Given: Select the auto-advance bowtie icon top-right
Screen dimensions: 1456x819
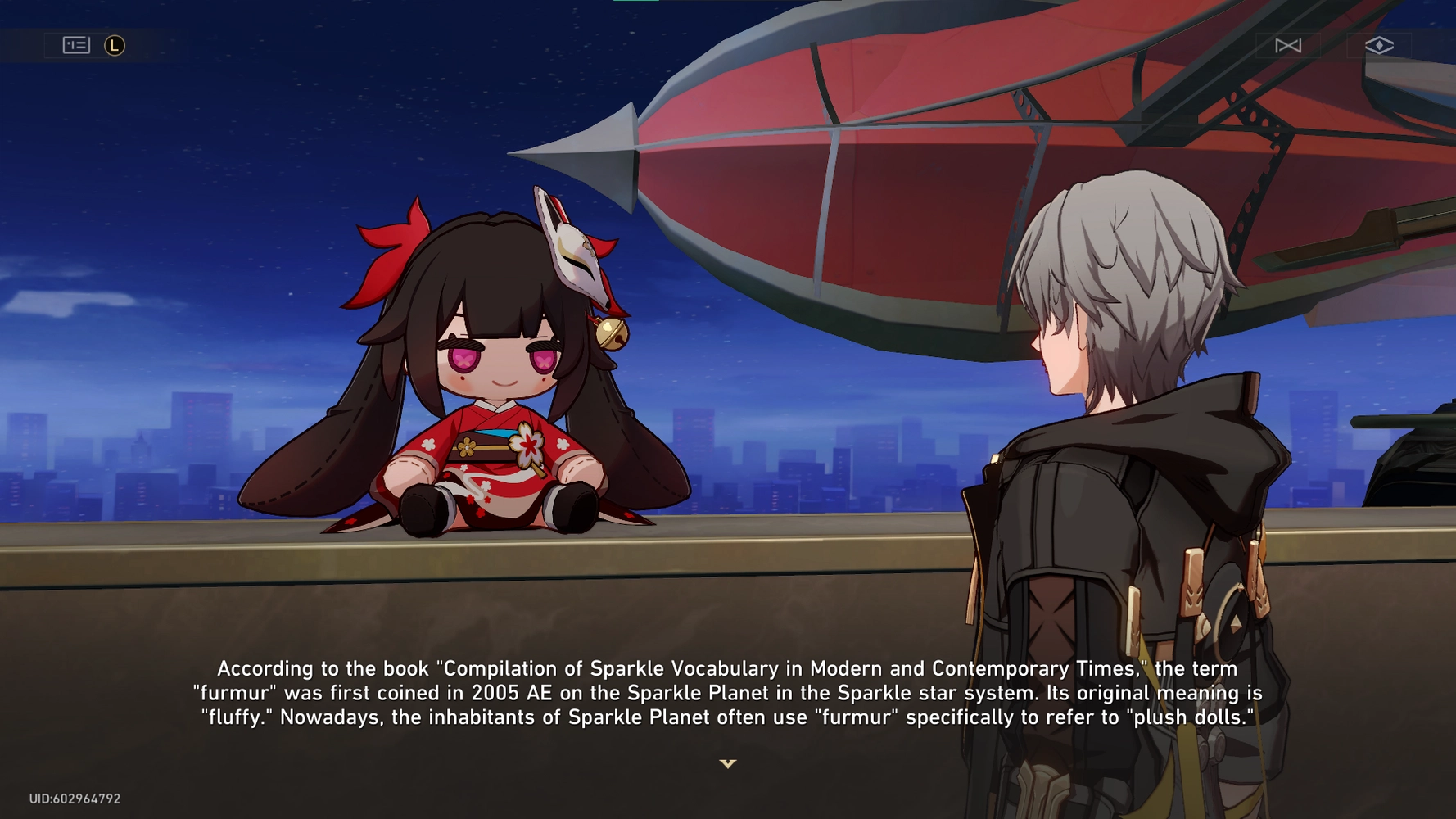Looking at the screenshot, I should pyautogui.click(x=1289, y=45).
